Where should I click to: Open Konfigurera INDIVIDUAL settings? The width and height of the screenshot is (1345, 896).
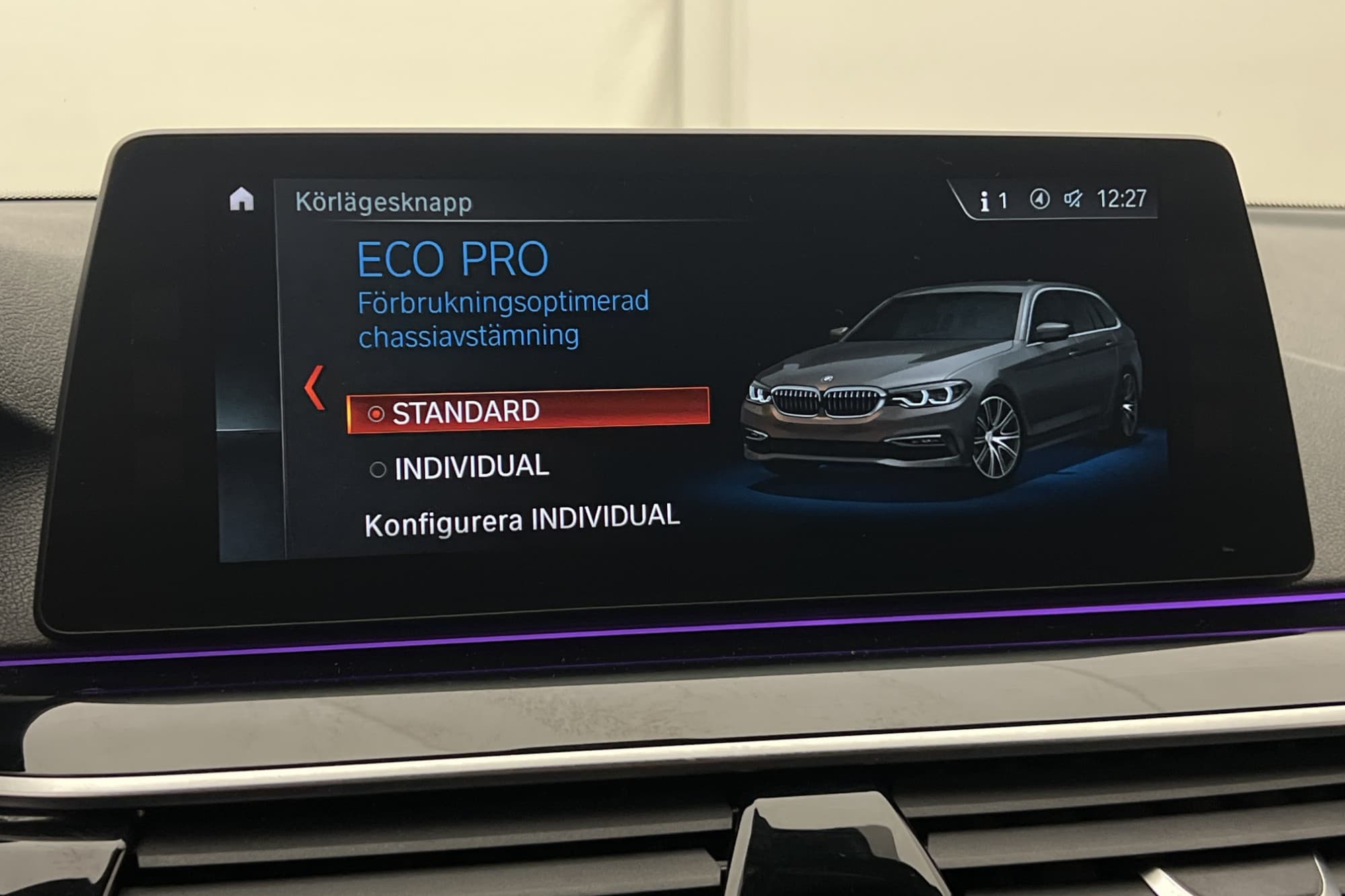click(522, 520)
